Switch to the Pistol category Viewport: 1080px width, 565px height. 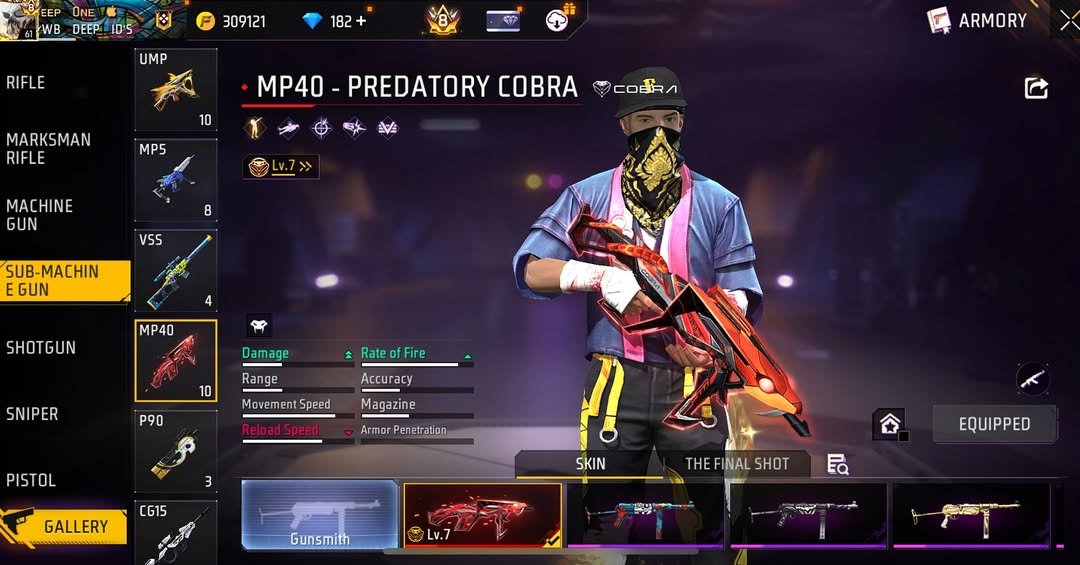pos(31,480)
